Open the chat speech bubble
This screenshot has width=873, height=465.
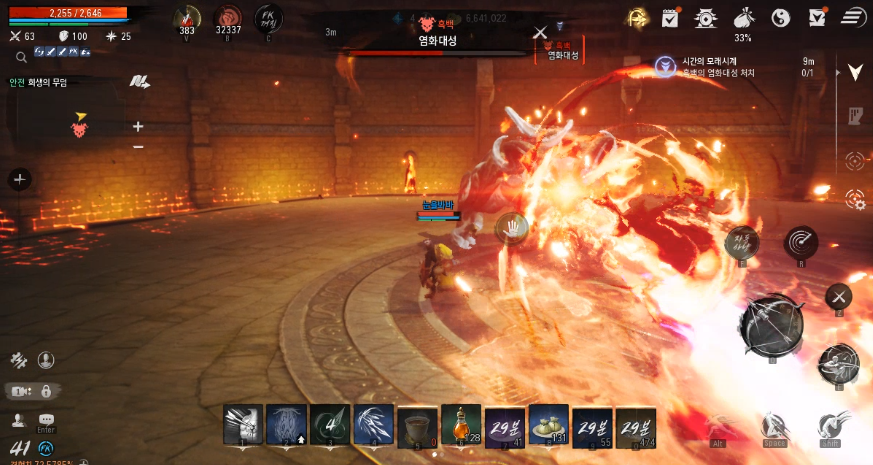(x=46, y=420)
